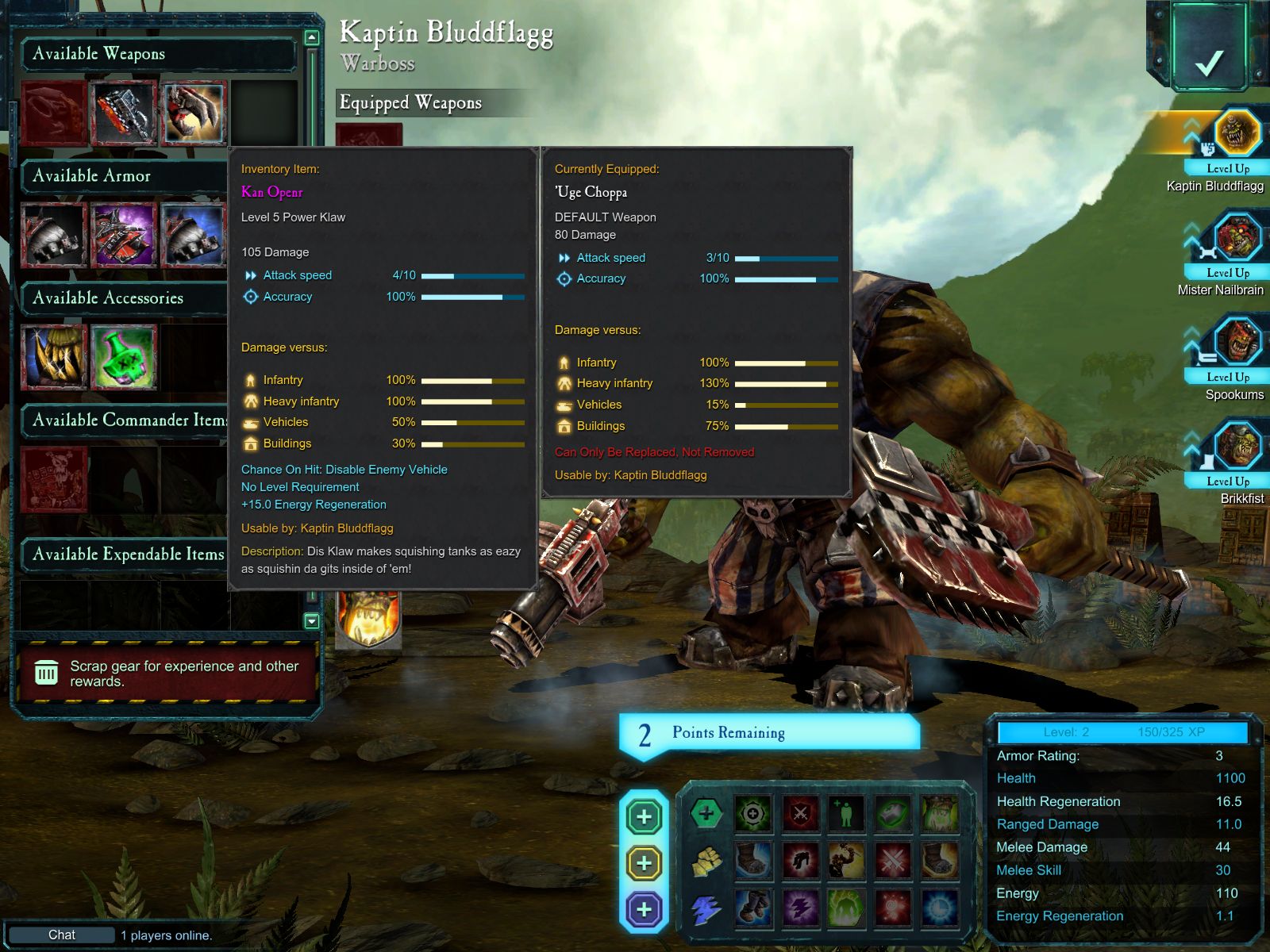Image resolution: width=1270 pixels, height=952 pixels.
Task: Open the Chat panel
Action: coord(62,935)
